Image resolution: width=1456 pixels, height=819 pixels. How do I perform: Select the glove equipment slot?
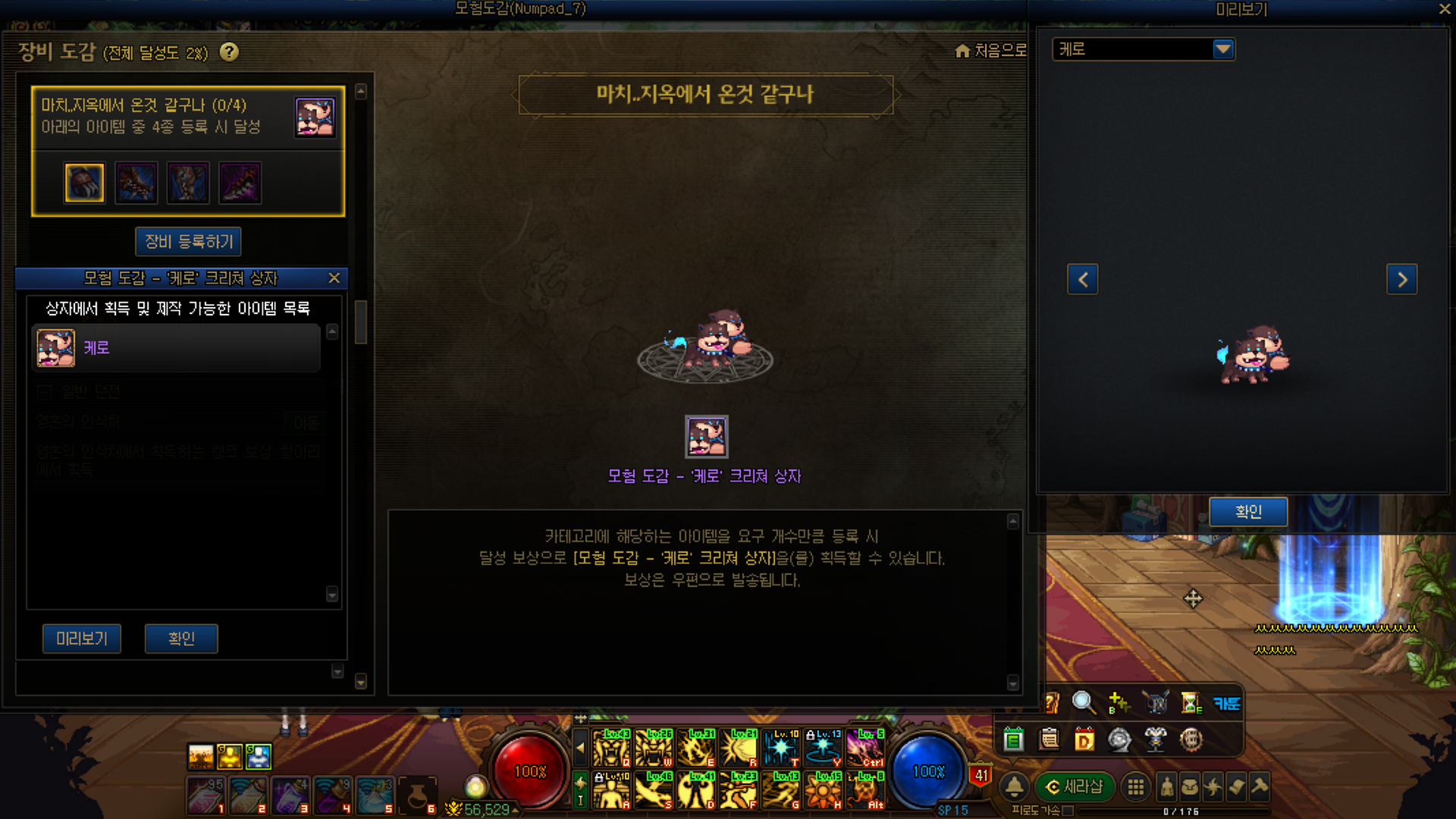tap(84, 183)
